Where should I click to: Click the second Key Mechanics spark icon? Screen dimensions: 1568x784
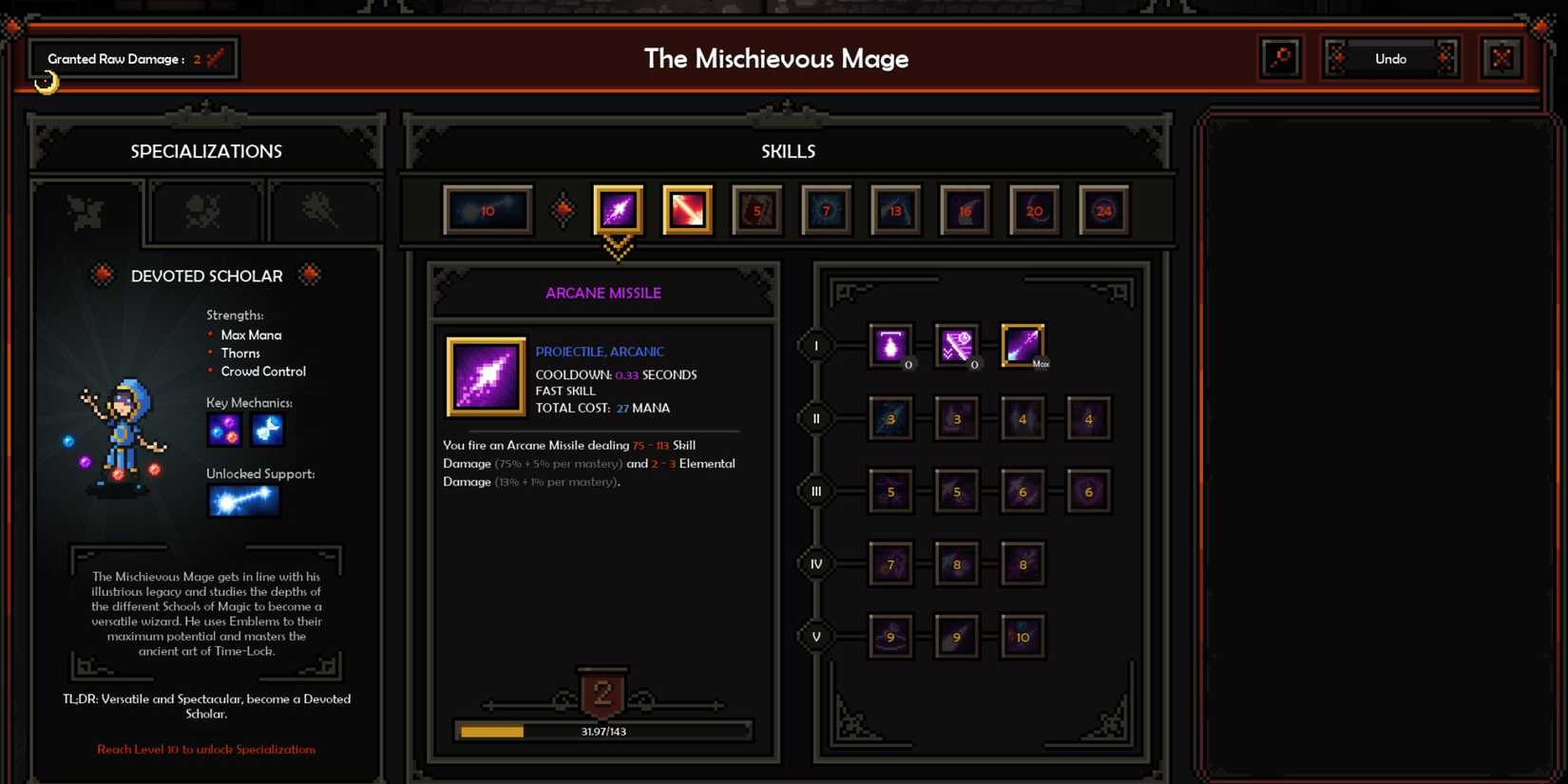(x=267, y=430)
